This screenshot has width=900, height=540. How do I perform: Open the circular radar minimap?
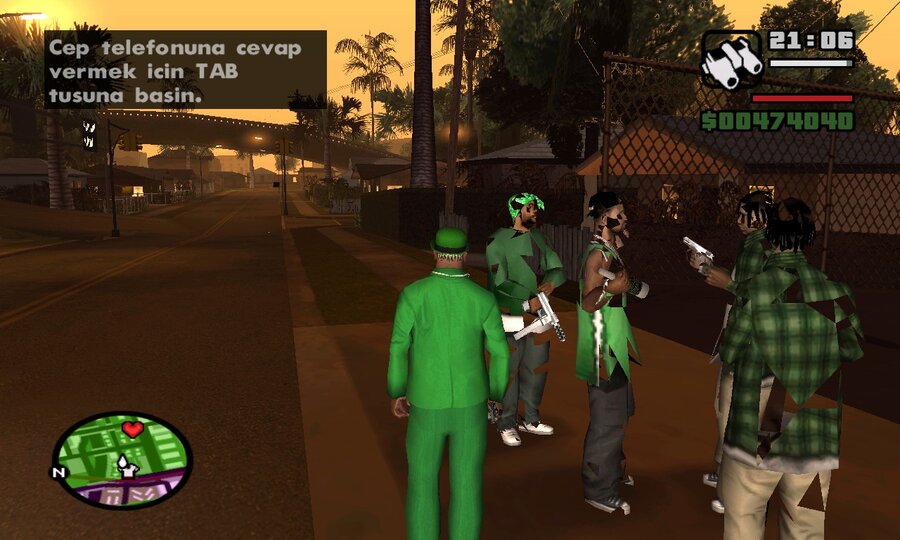coord(121,460)
